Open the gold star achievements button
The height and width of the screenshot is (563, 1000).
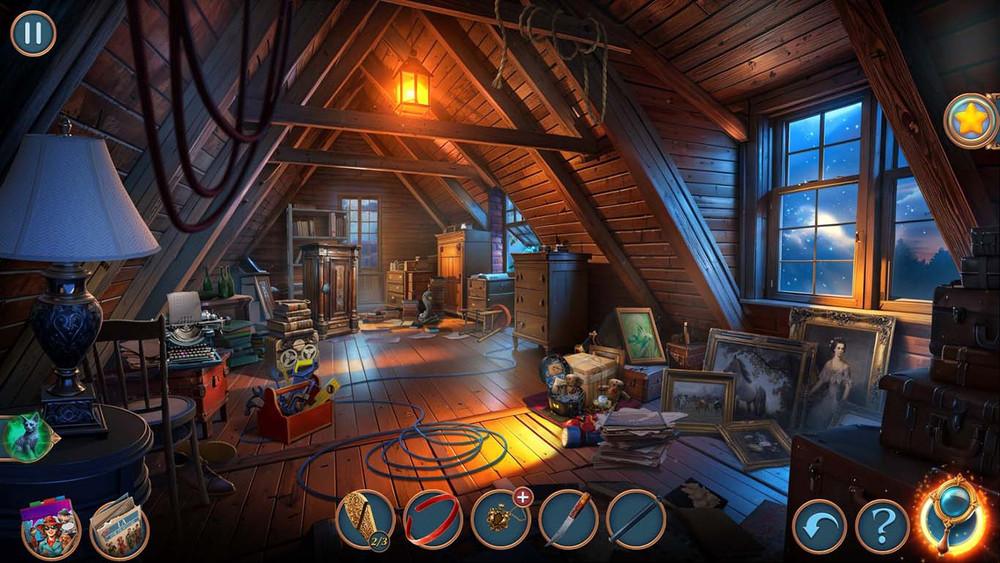click(x=970, y=121)
